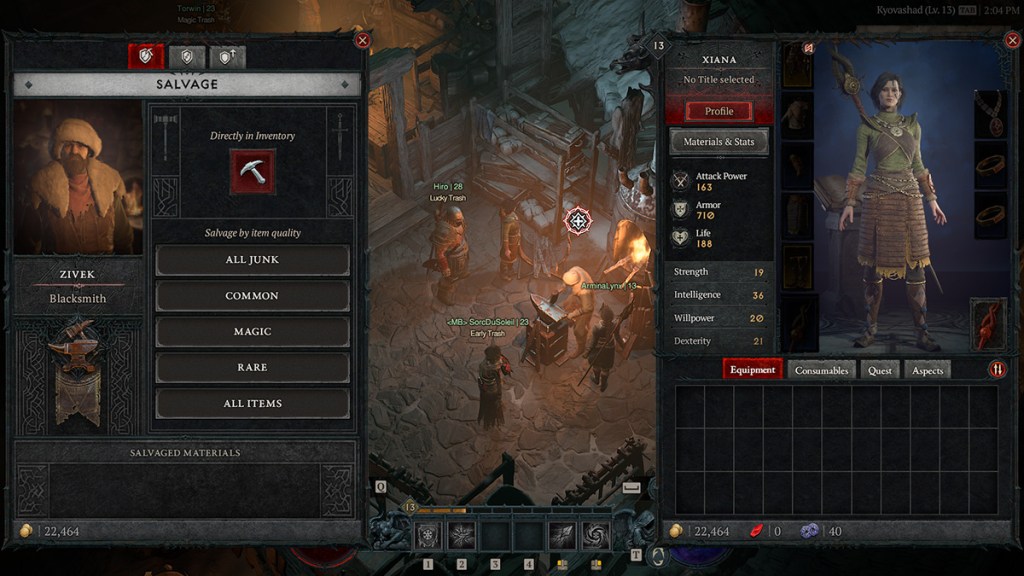Salvage All Items
Viewport: 1024px width, 576px height.
252,404
